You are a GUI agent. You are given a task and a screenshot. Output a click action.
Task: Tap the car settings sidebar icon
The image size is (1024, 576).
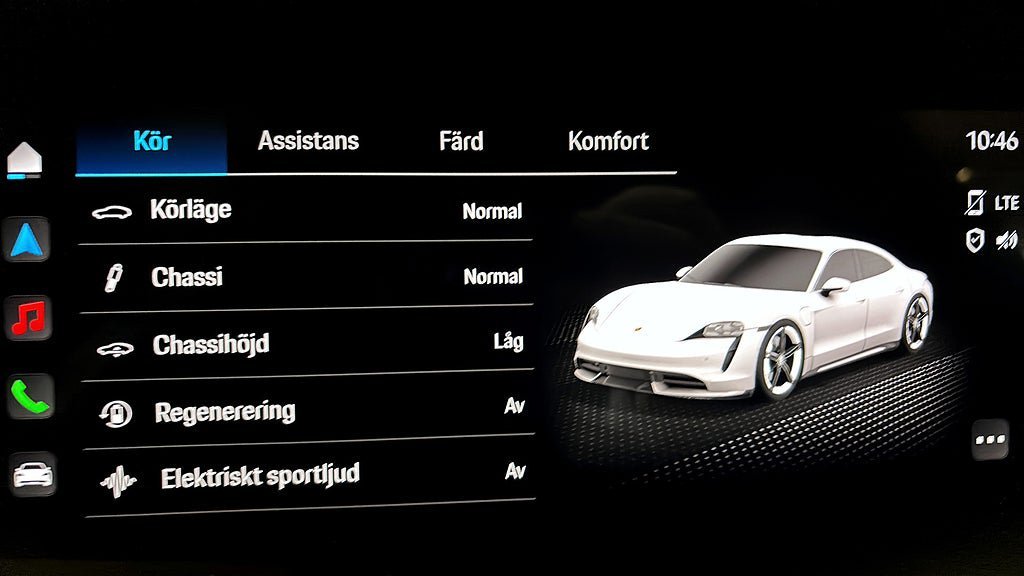pyautogui.click(x=33, y=474)
